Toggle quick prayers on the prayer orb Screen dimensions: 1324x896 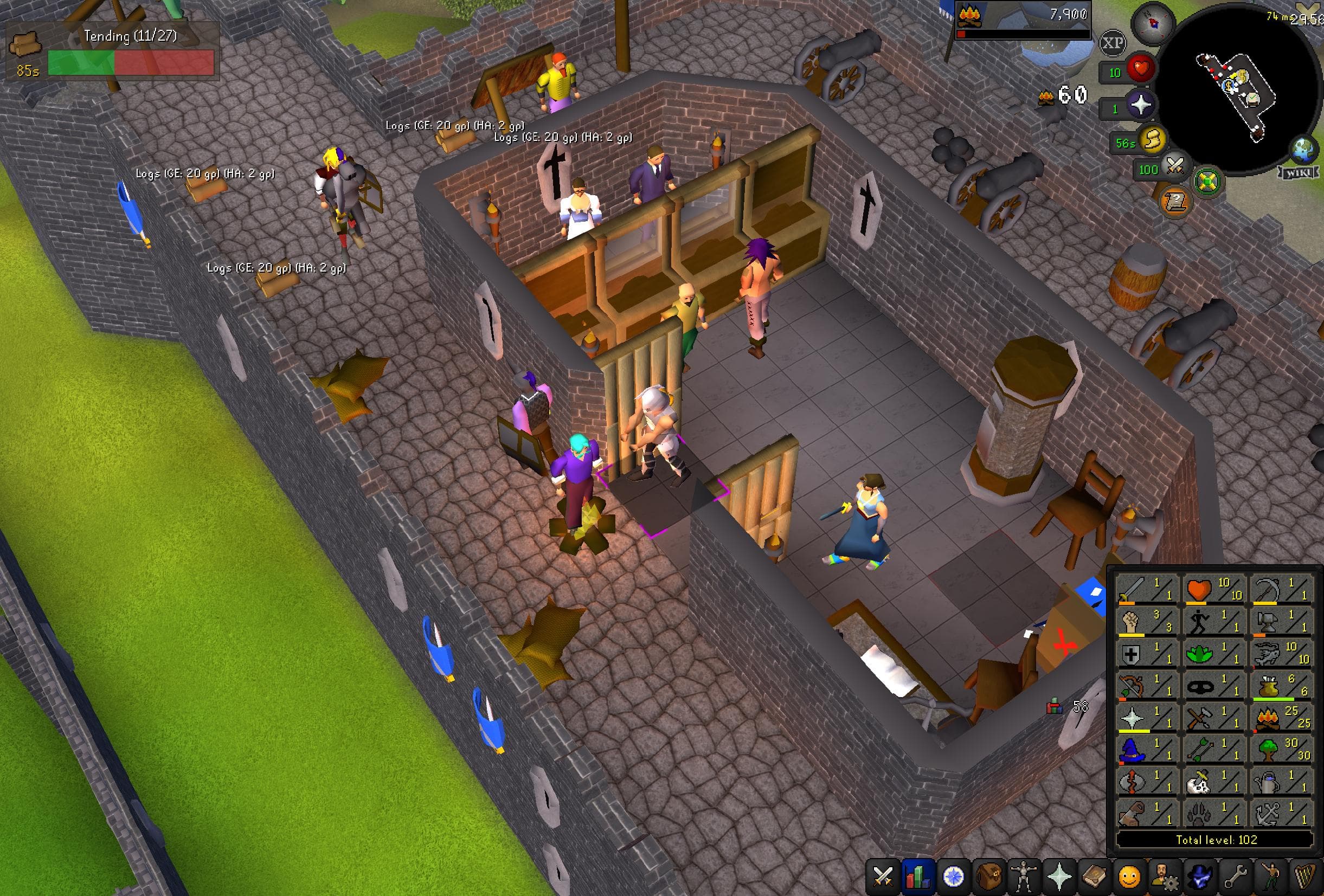(x=1141, y=105)
